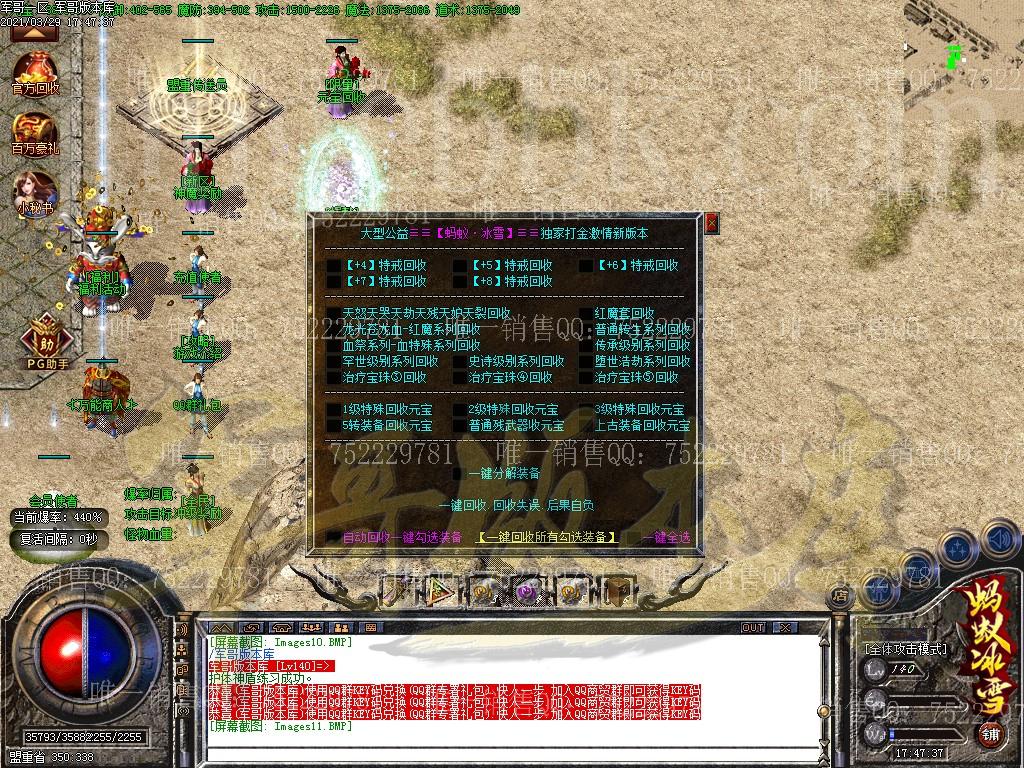Tick the 一键分解装备 checkbox
The width and height of the screenshot is (1024, 768).
point(460,474)
